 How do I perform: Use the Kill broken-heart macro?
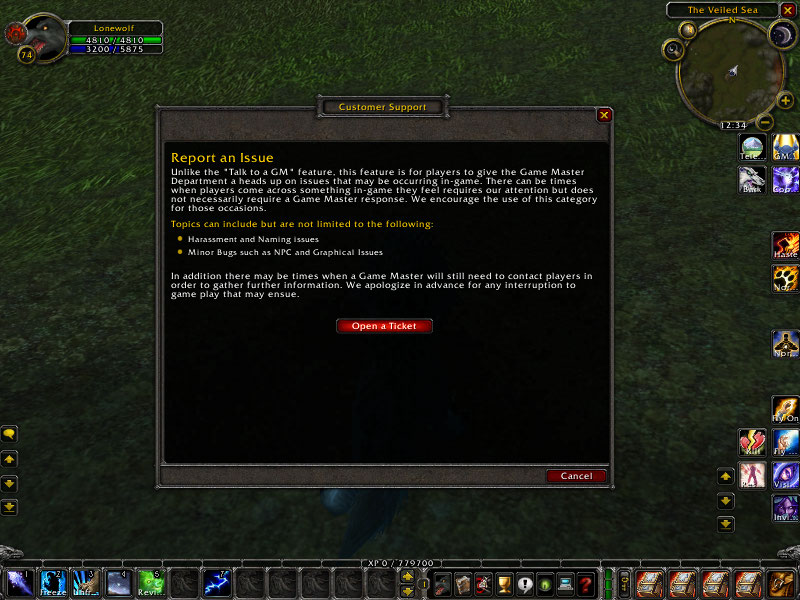[752, 443]
